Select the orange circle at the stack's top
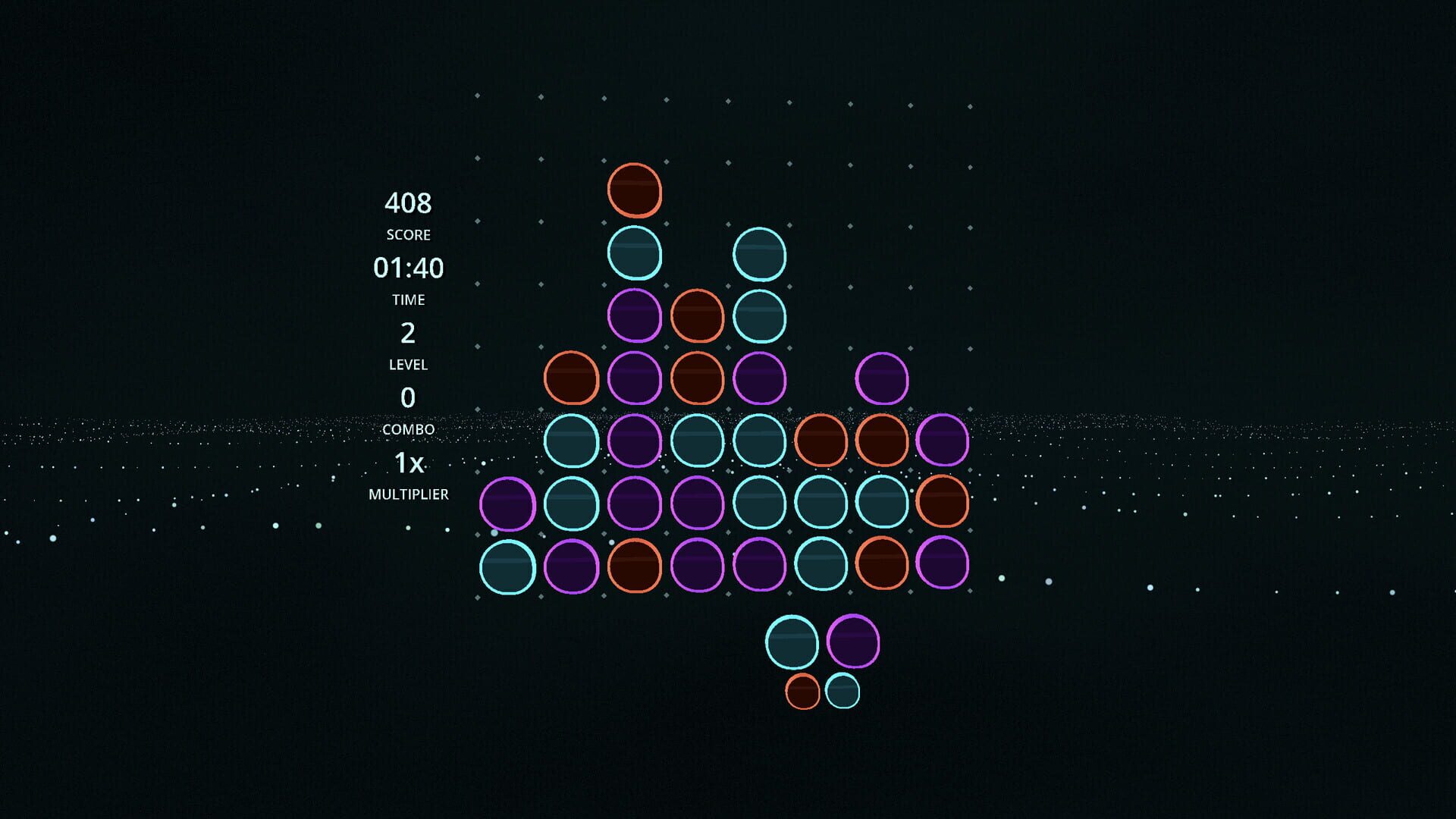The height and width of the screenshot is (819, 1456). (x=635, y=191)
